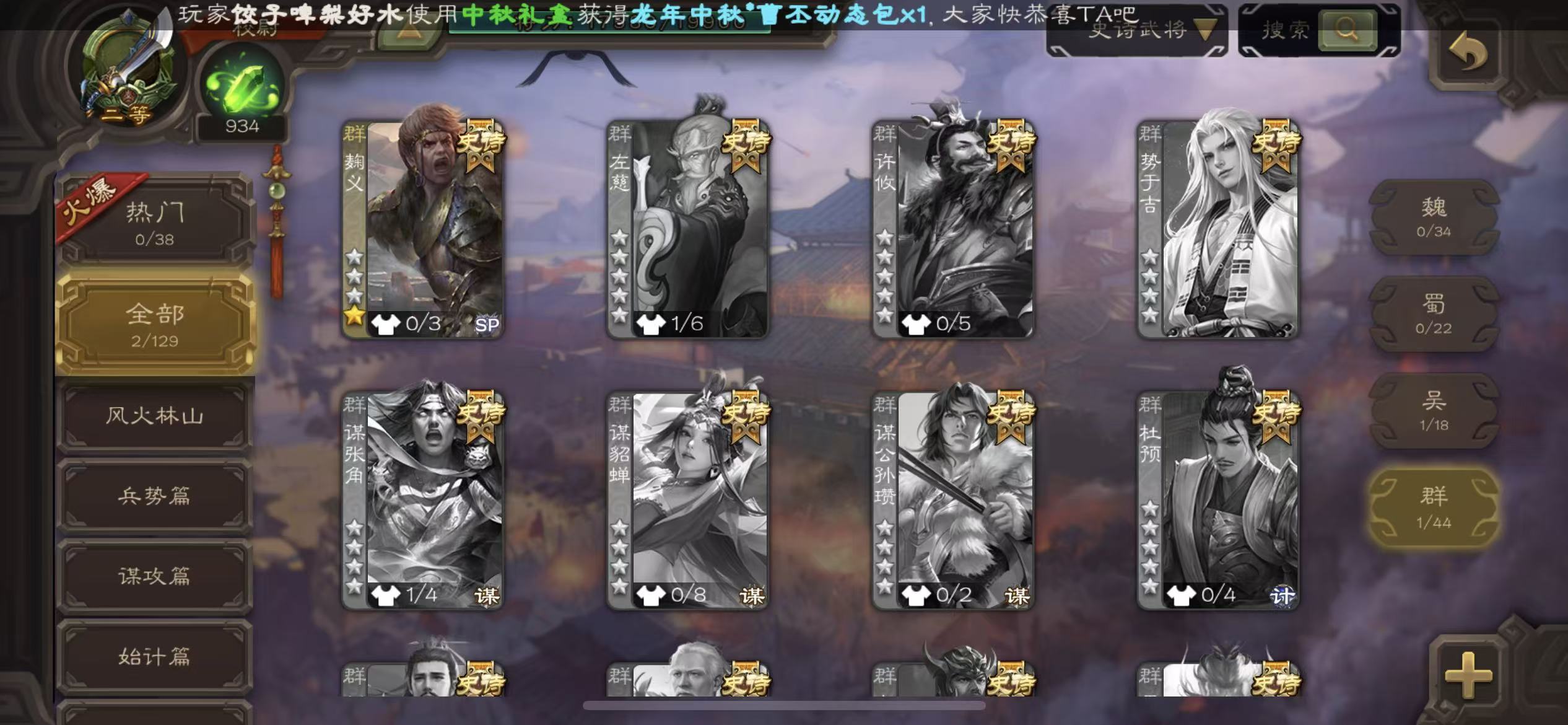The height and width of the screenshot is (725, 1568).
Task: Click the 搜索 search button
Action: coord(1348,30)
